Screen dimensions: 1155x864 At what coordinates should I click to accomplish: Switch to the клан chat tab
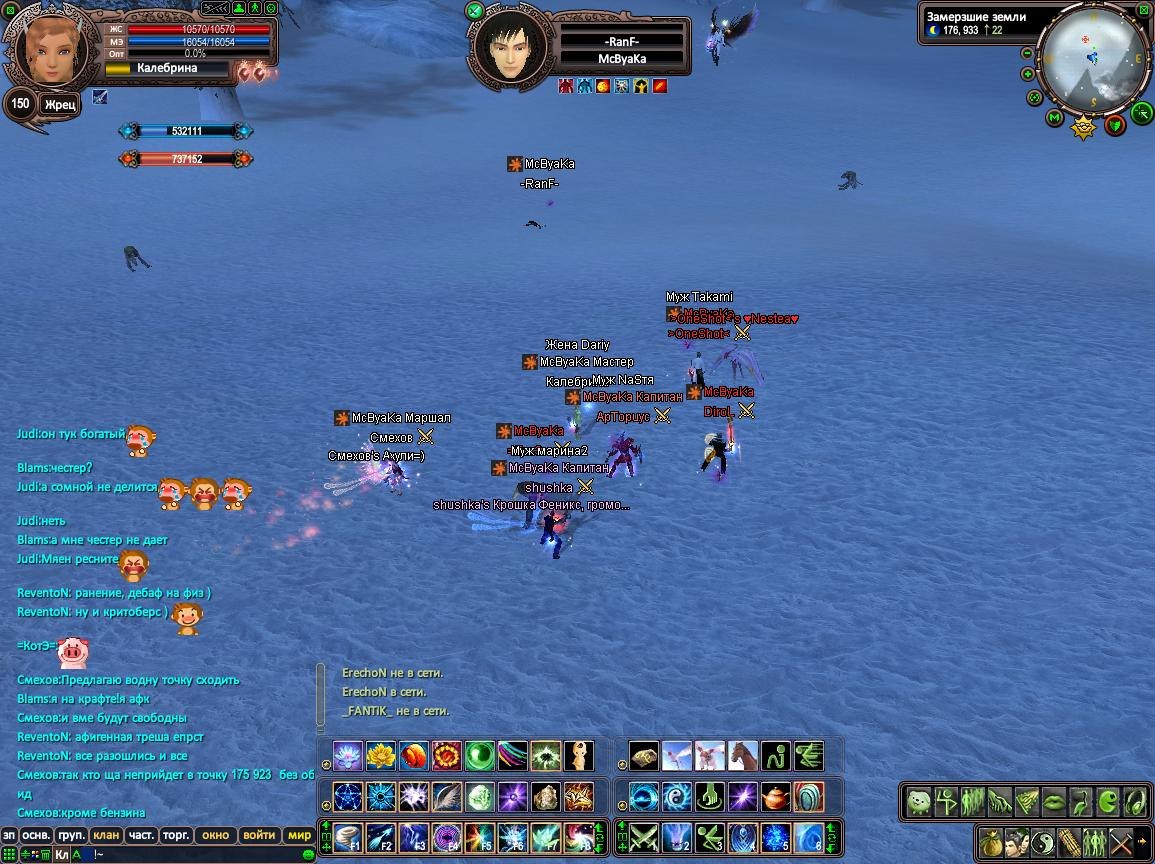[x=105, y=835]
